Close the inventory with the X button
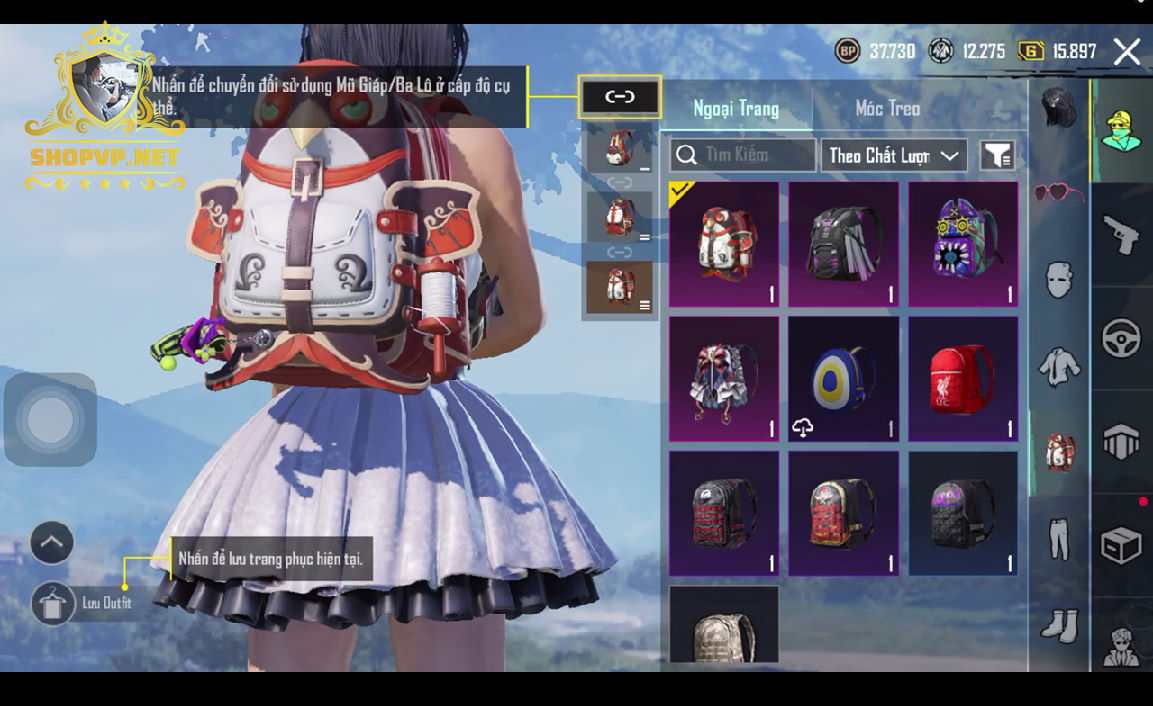1153x706 pixels. point(1127,52)
